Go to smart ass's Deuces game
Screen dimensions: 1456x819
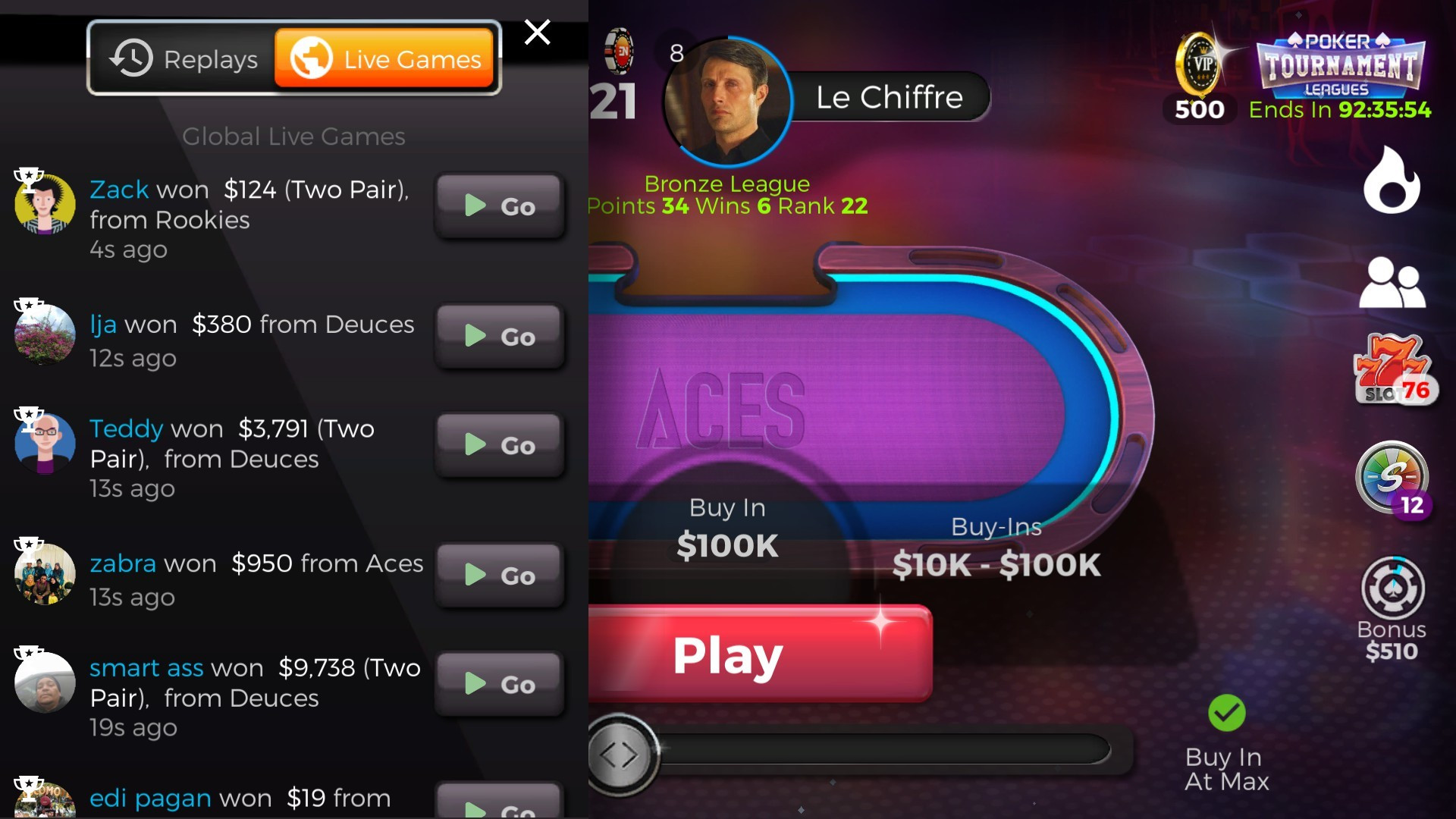click(499, 683)
